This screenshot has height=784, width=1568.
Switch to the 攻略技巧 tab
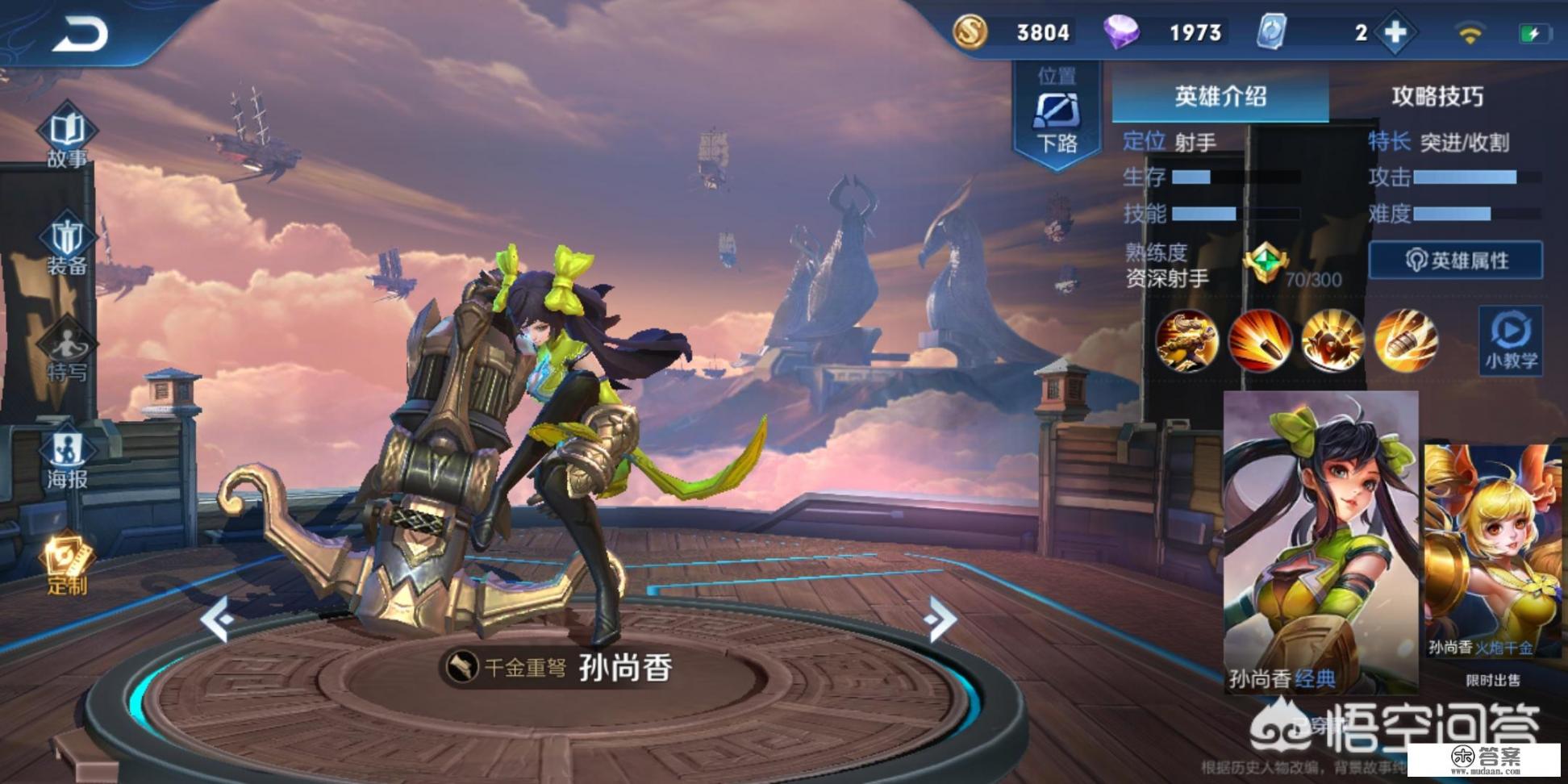1437,97
